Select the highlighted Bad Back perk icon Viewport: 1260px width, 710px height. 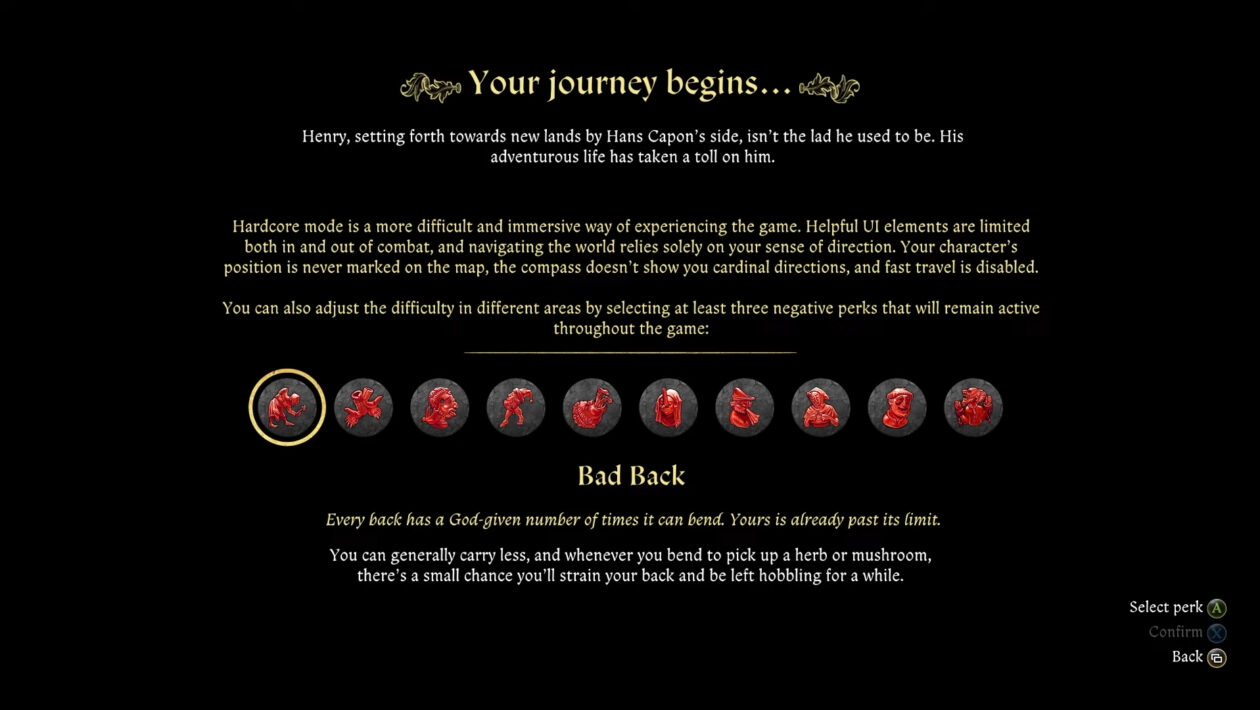[x=287, y=407]
